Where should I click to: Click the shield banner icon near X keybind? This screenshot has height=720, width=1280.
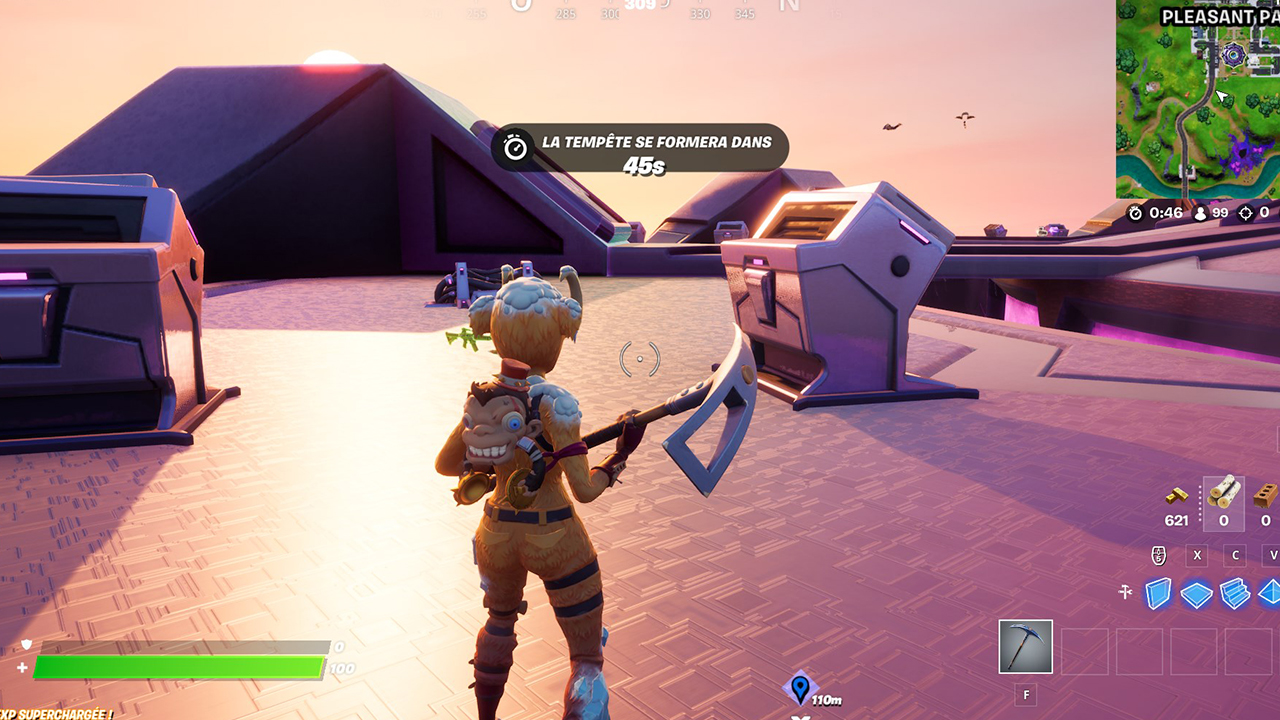click(1159, 555)
